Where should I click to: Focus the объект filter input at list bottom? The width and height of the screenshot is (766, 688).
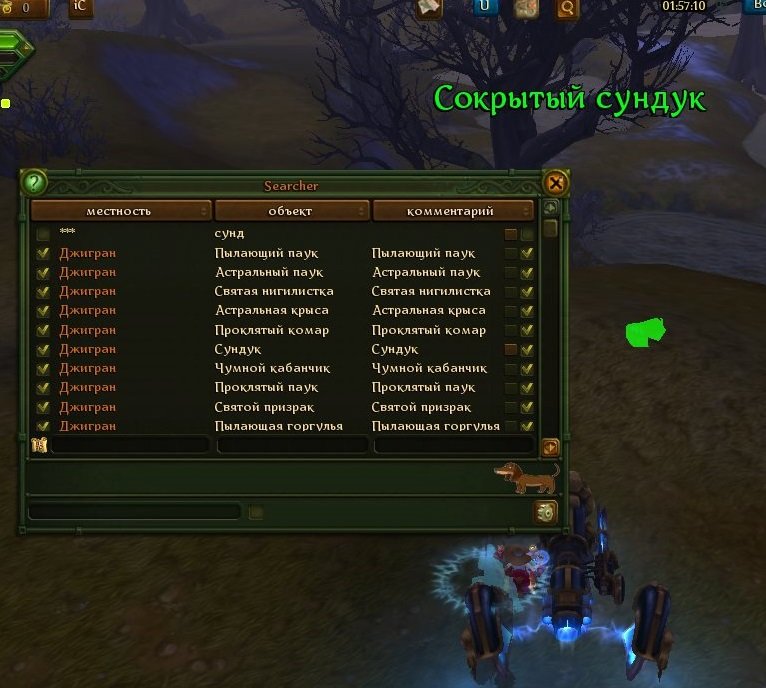[x=292, y=446]
